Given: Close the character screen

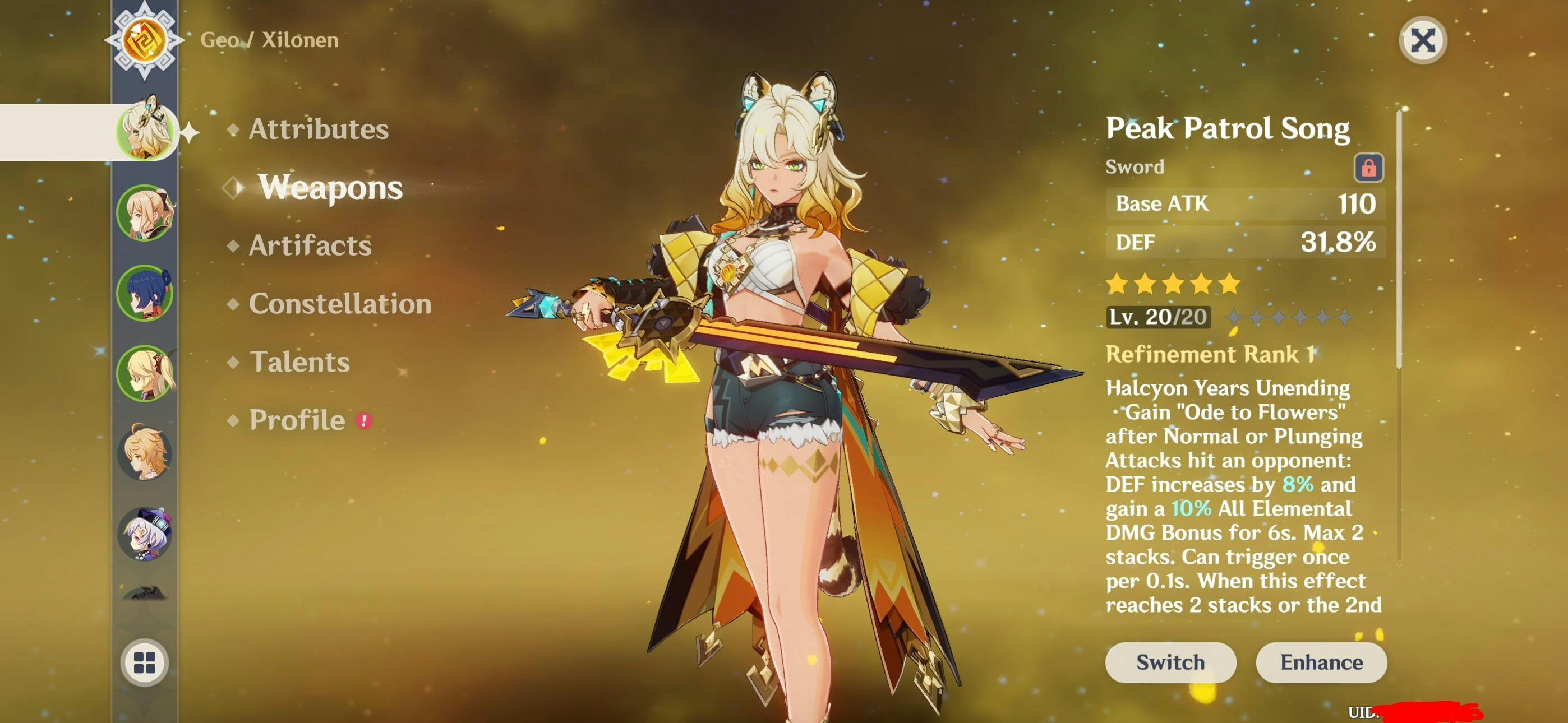Looking at the screenshot, I should click(x=1423, y=41).
